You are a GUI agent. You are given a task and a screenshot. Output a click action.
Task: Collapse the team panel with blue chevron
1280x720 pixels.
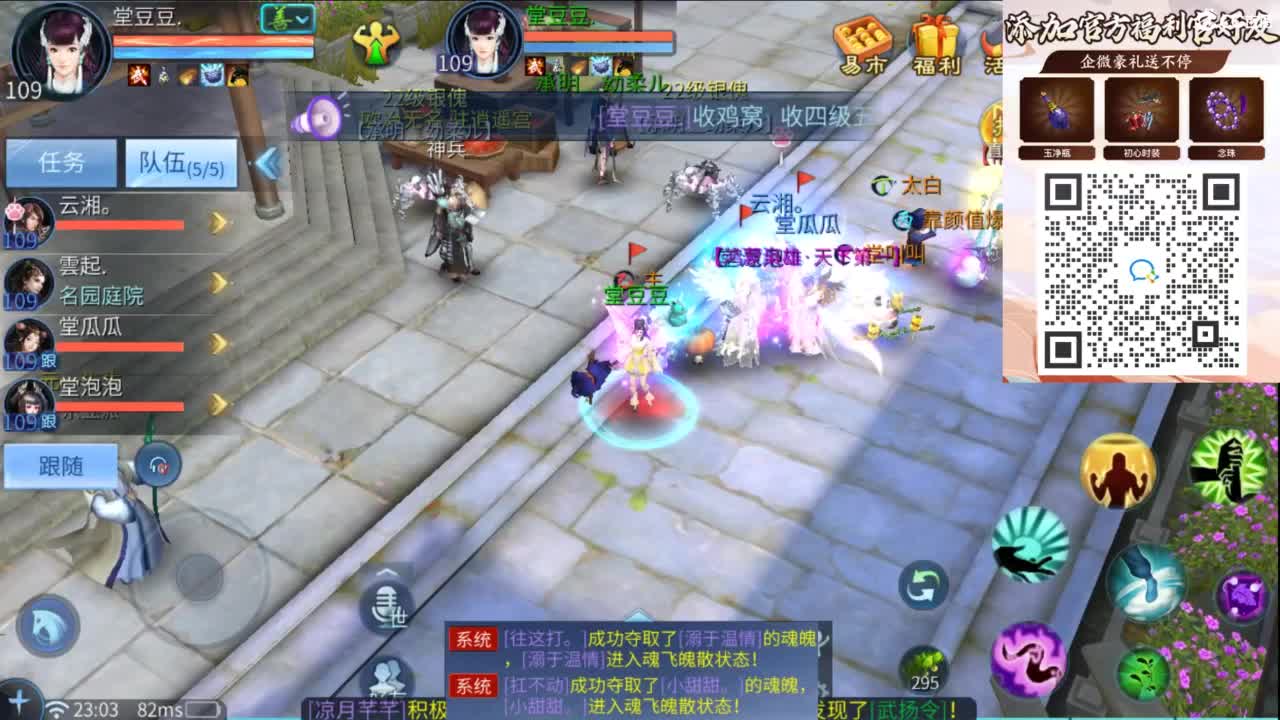point(265,165)
